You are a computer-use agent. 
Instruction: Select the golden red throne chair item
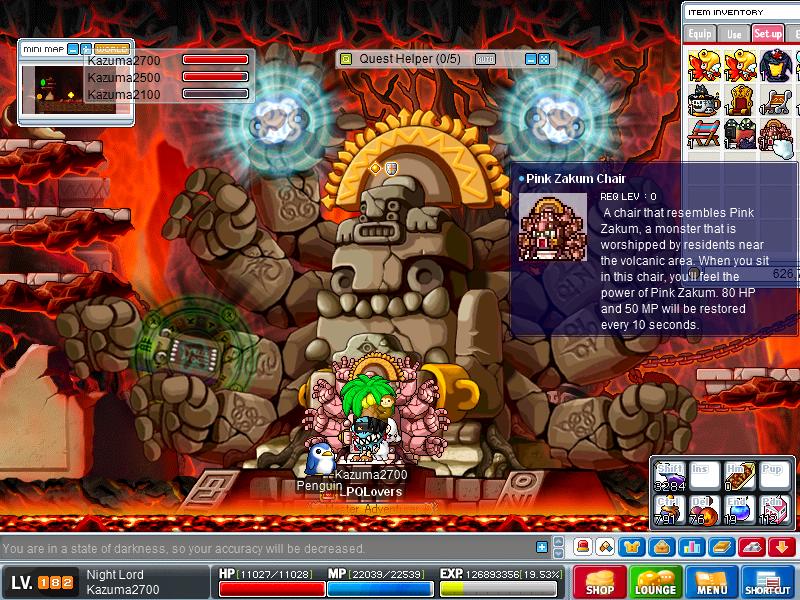click(x=741, y=100)
